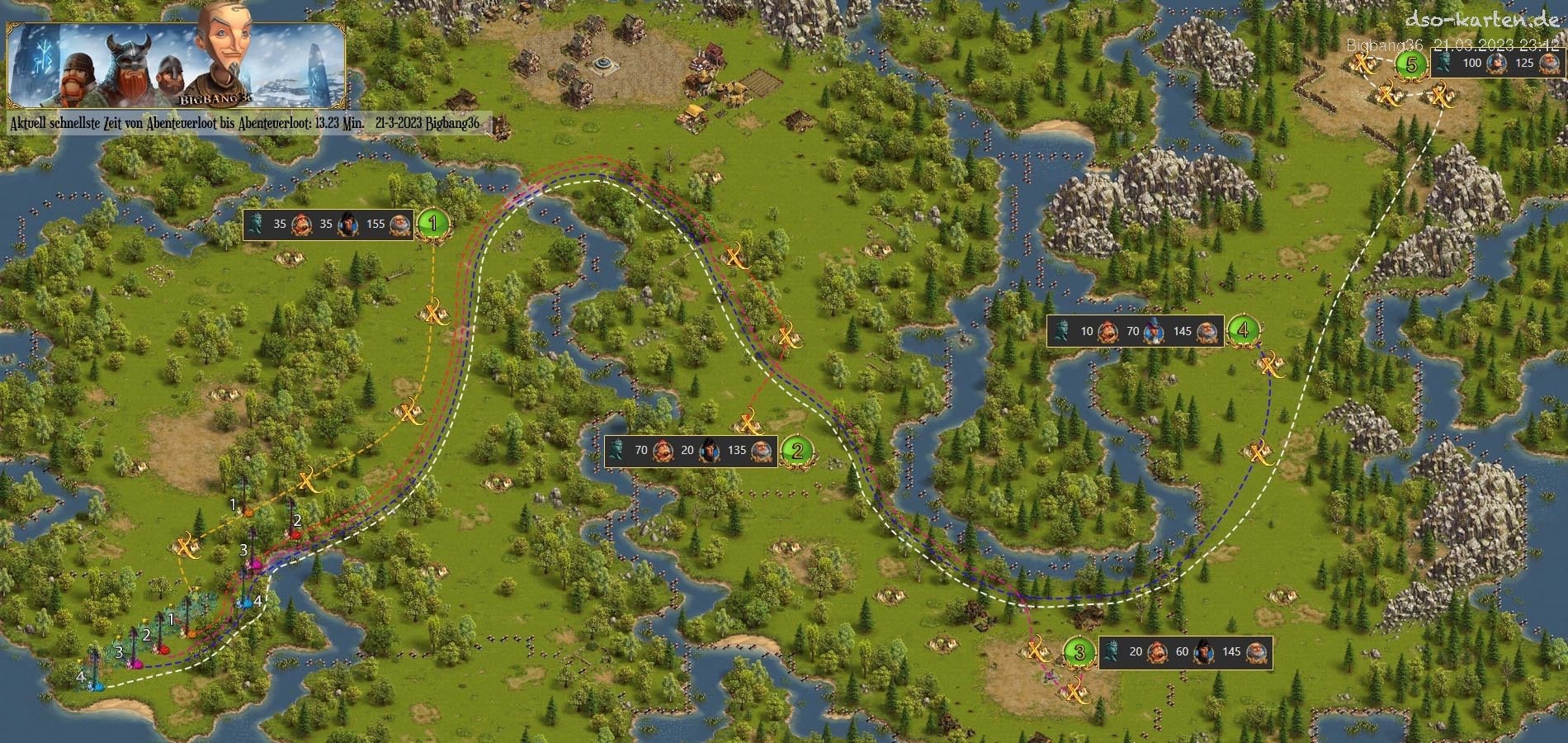1568x743 pixels.
Task: Click the 20 / 60 / 145 army panel
Action: [1185, 652]
